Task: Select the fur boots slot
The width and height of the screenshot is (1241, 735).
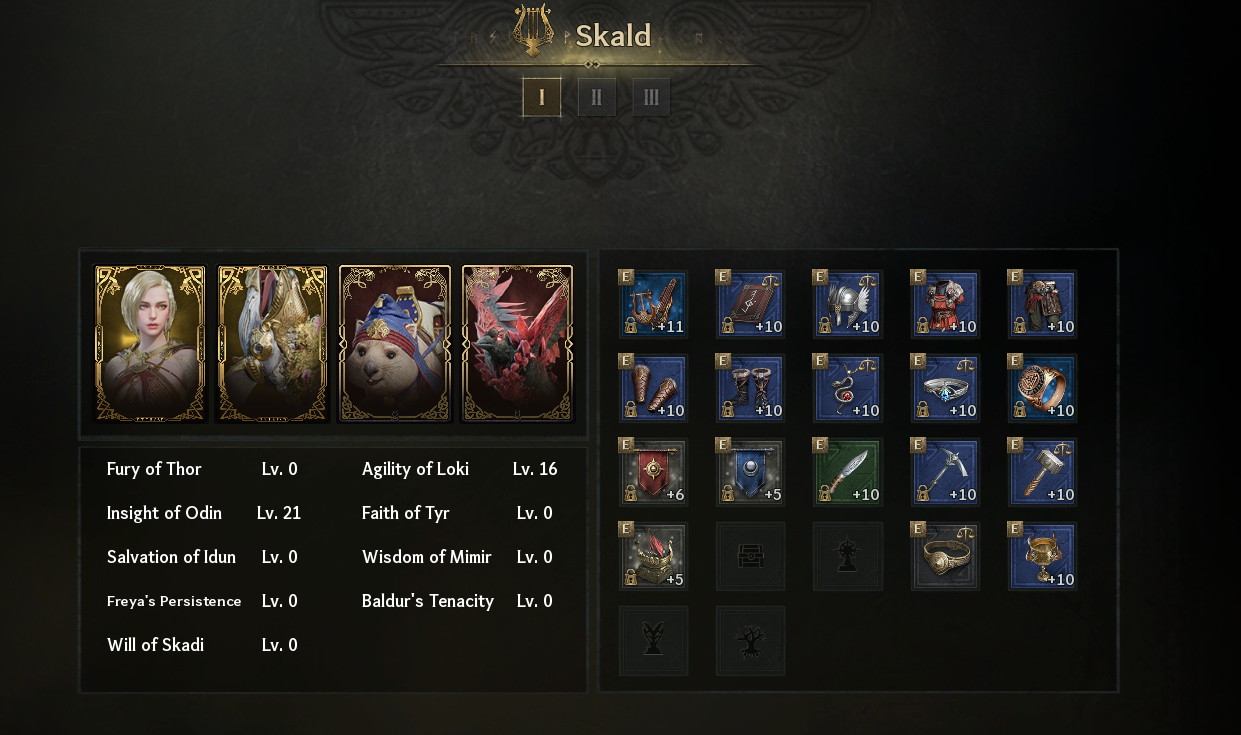Action: point(750,388)
